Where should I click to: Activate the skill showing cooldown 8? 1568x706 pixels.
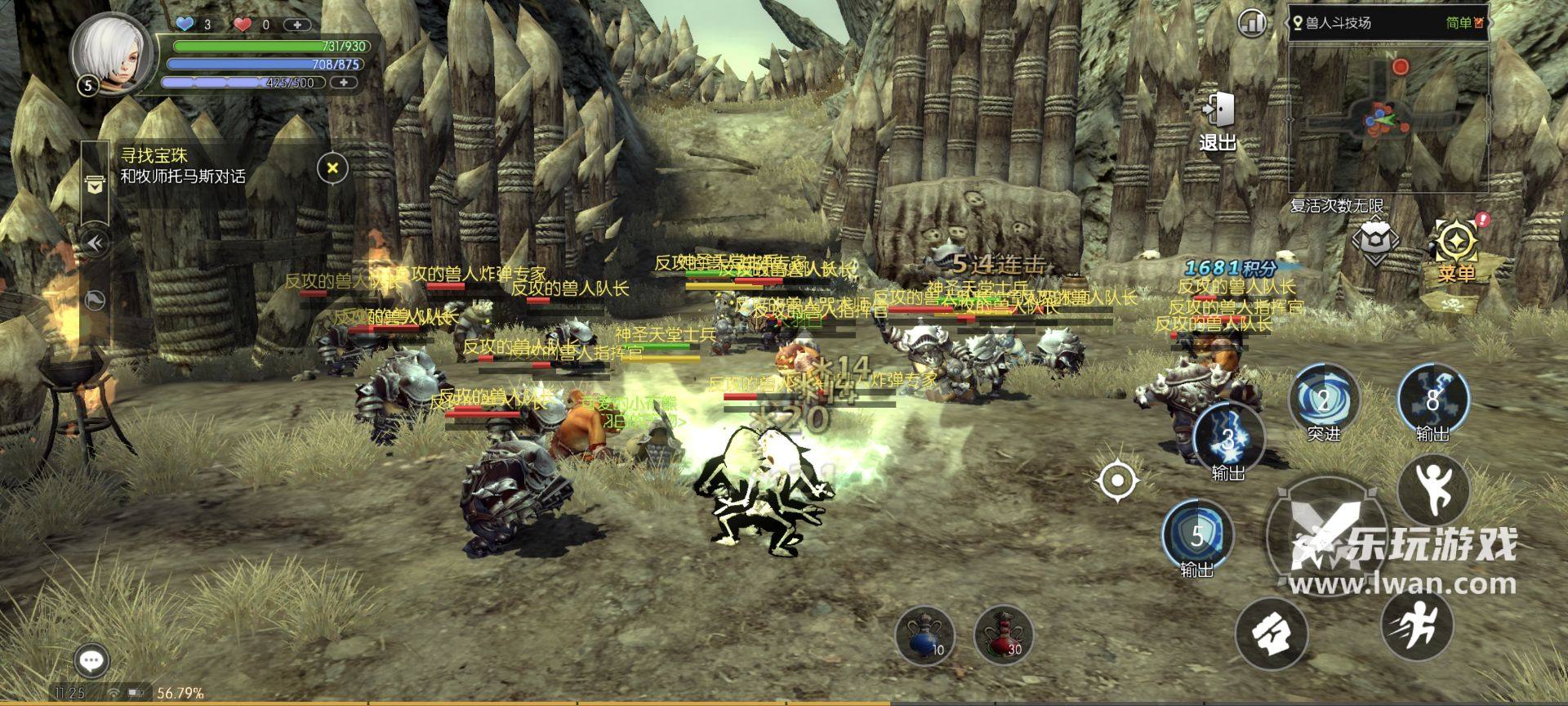coord(1432,400)
